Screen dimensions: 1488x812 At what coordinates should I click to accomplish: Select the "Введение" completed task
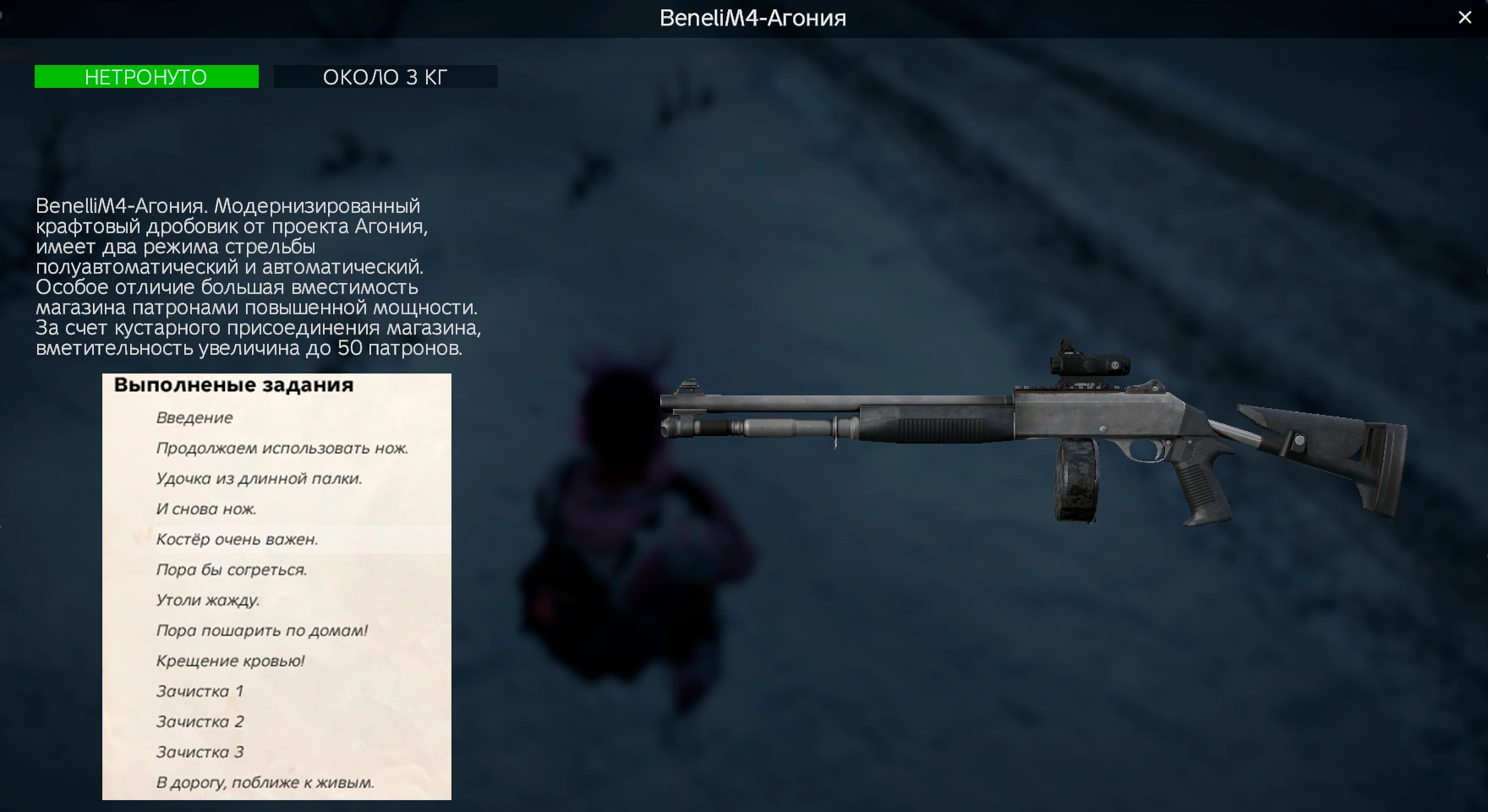point(194,418)
